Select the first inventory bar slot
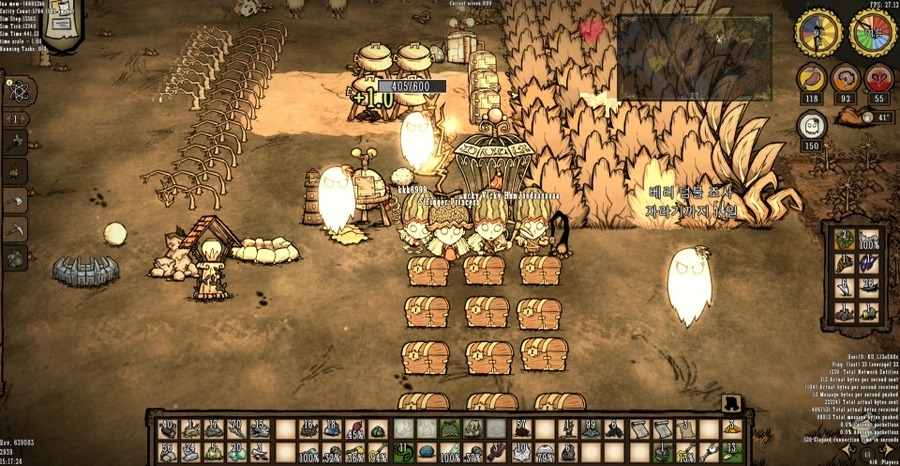The height and width of the screenshot is (466, 900). point(166,429)
